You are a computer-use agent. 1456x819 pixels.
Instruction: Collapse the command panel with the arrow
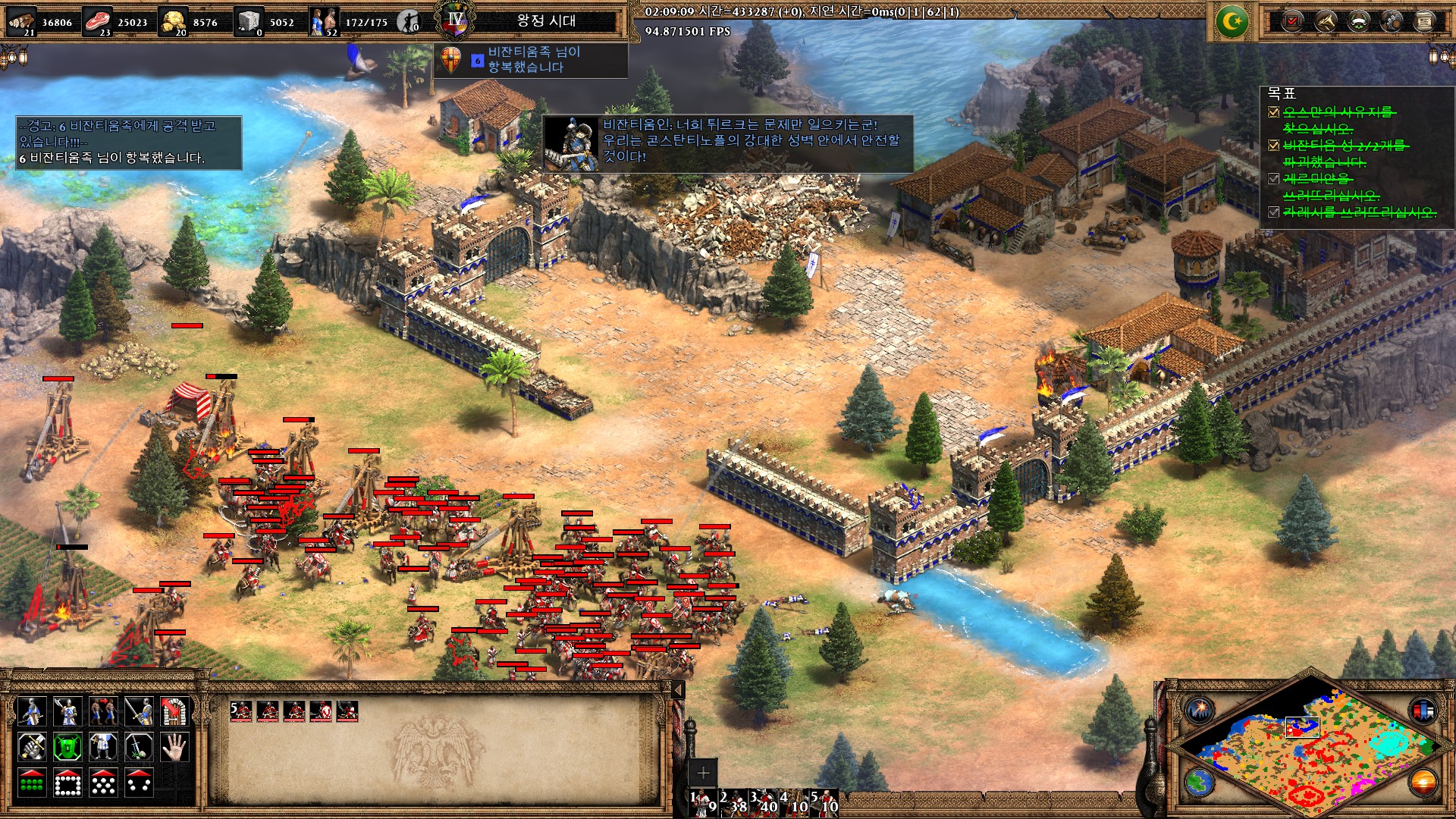pyautogui.click(x=679, y=689)
